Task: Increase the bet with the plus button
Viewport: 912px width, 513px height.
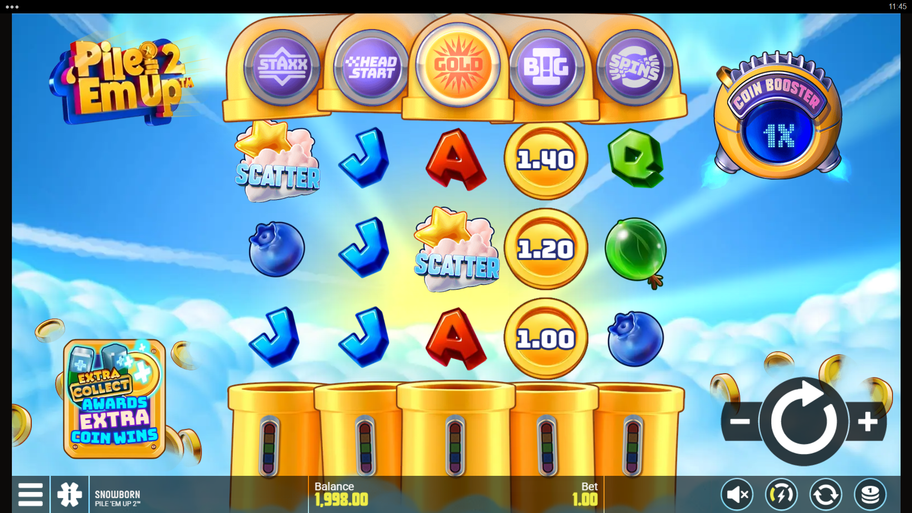Action: pyautogui.click(x=867, y=422)
